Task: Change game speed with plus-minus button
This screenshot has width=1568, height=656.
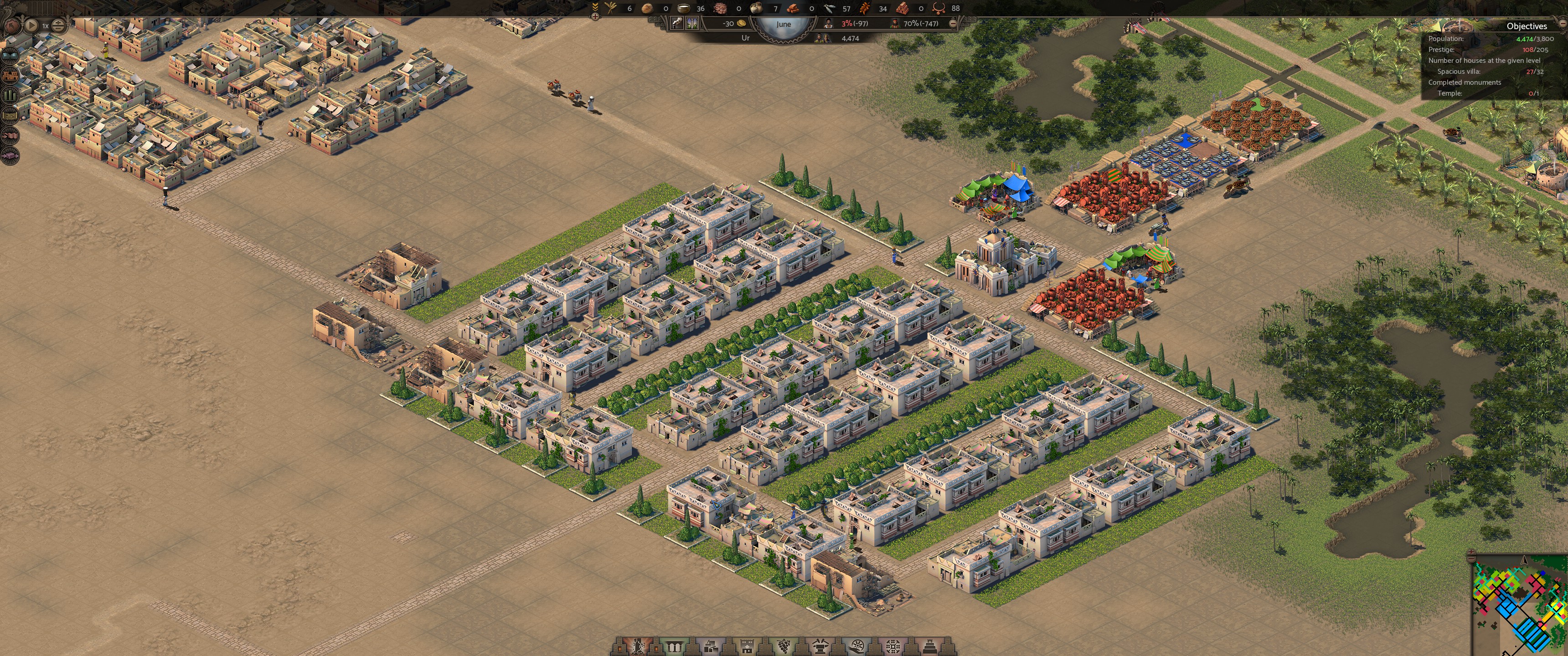Action: (x=58, y=26)
